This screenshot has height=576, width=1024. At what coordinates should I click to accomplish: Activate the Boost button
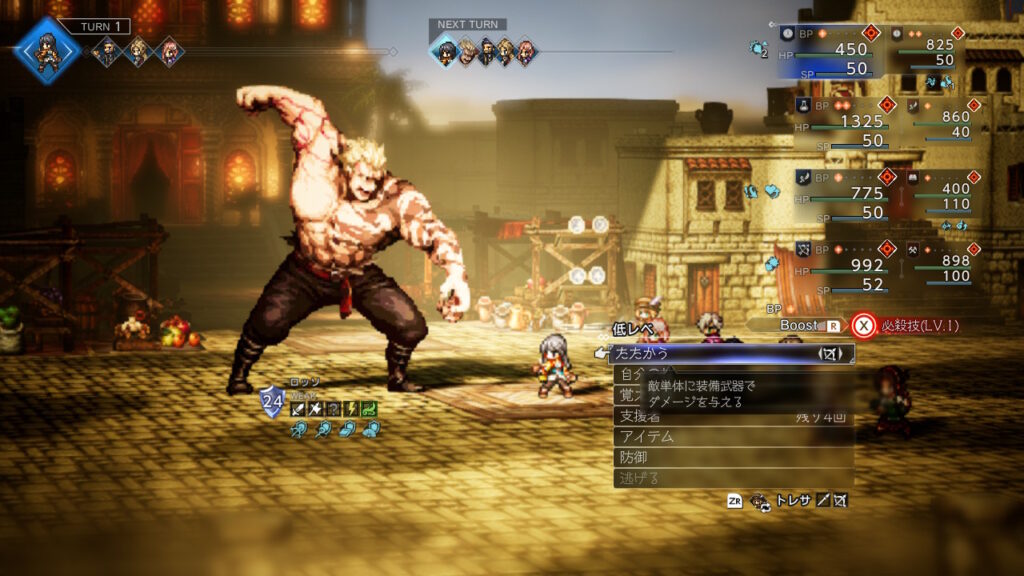[802, 325]
